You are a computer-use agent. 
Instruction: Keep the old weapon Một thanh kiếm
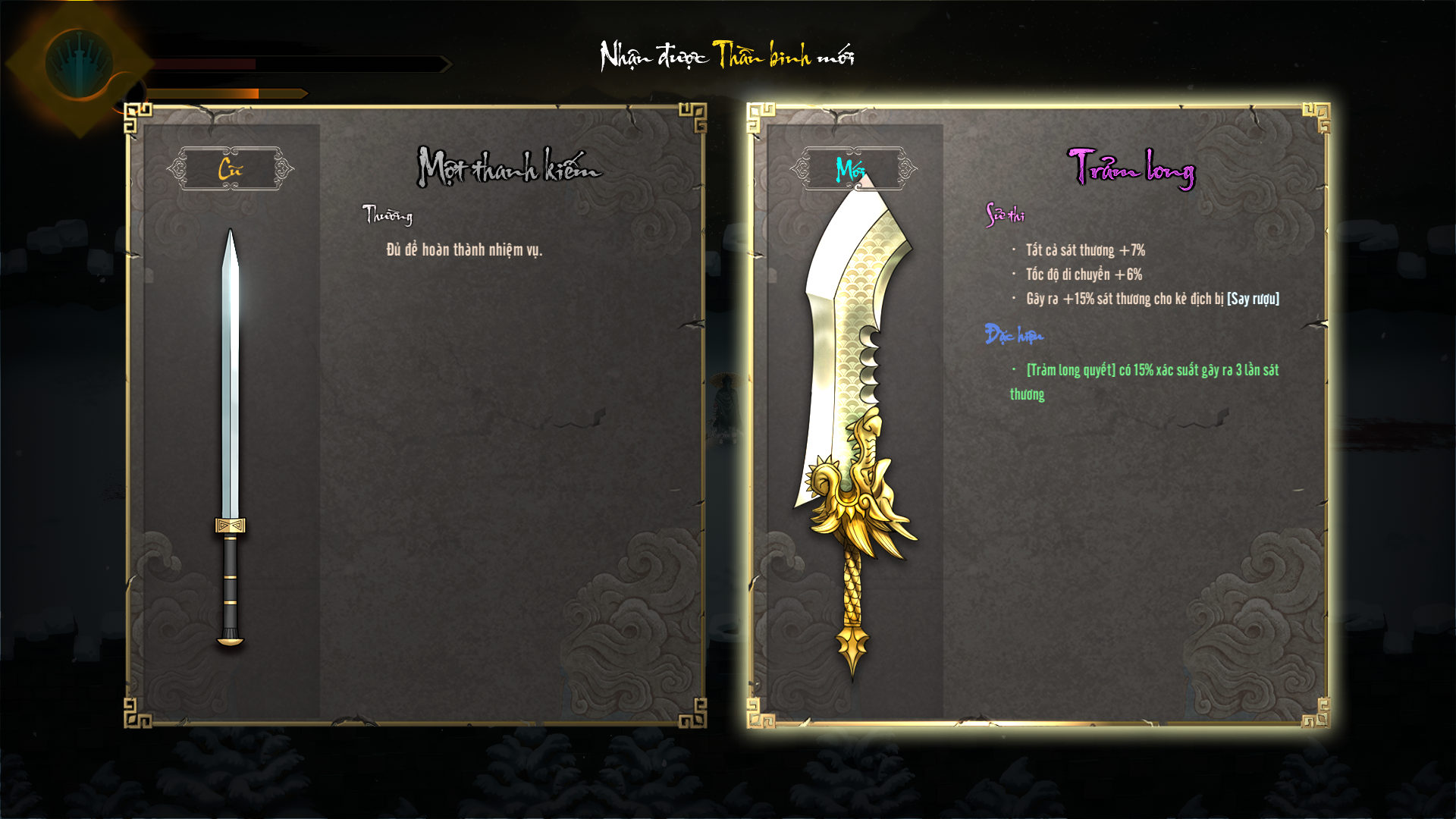(x=416, y=416)
